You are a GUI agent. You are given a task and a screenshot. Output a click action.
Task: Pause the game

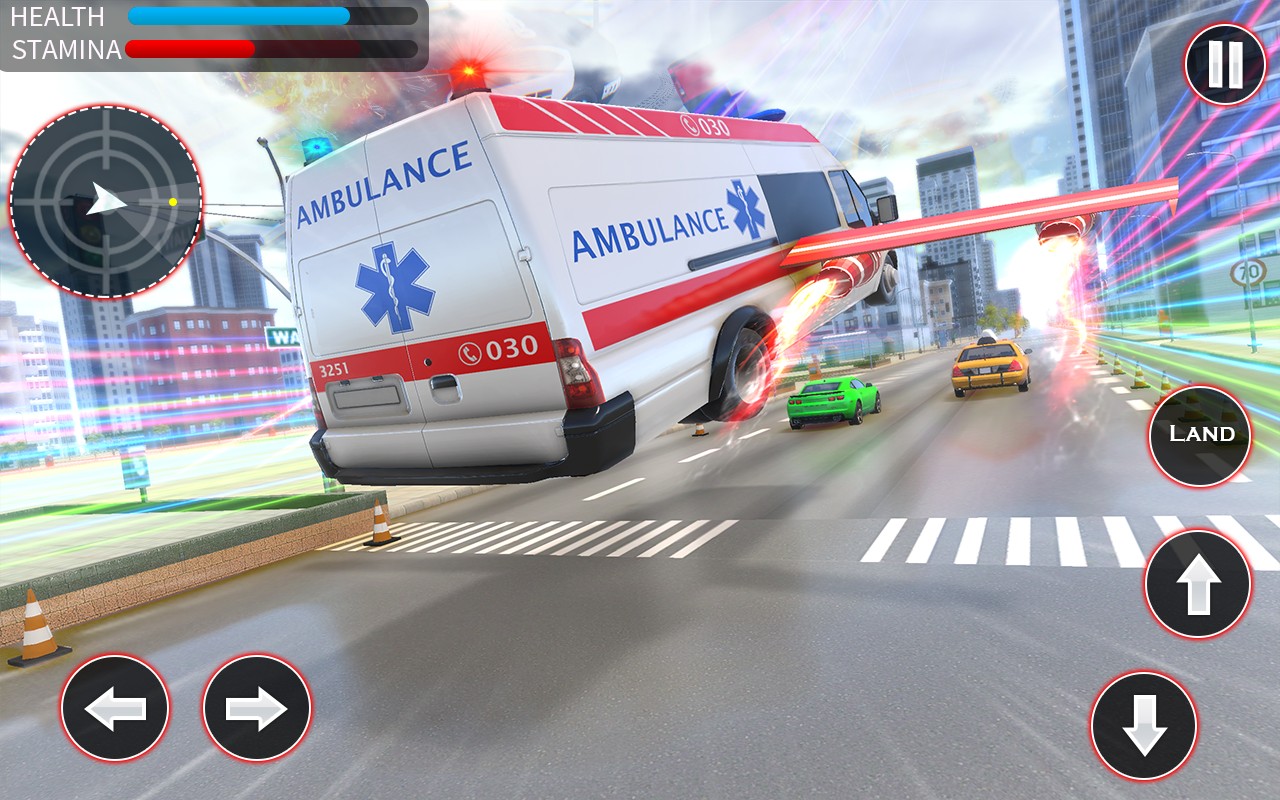click(1225, 65)
